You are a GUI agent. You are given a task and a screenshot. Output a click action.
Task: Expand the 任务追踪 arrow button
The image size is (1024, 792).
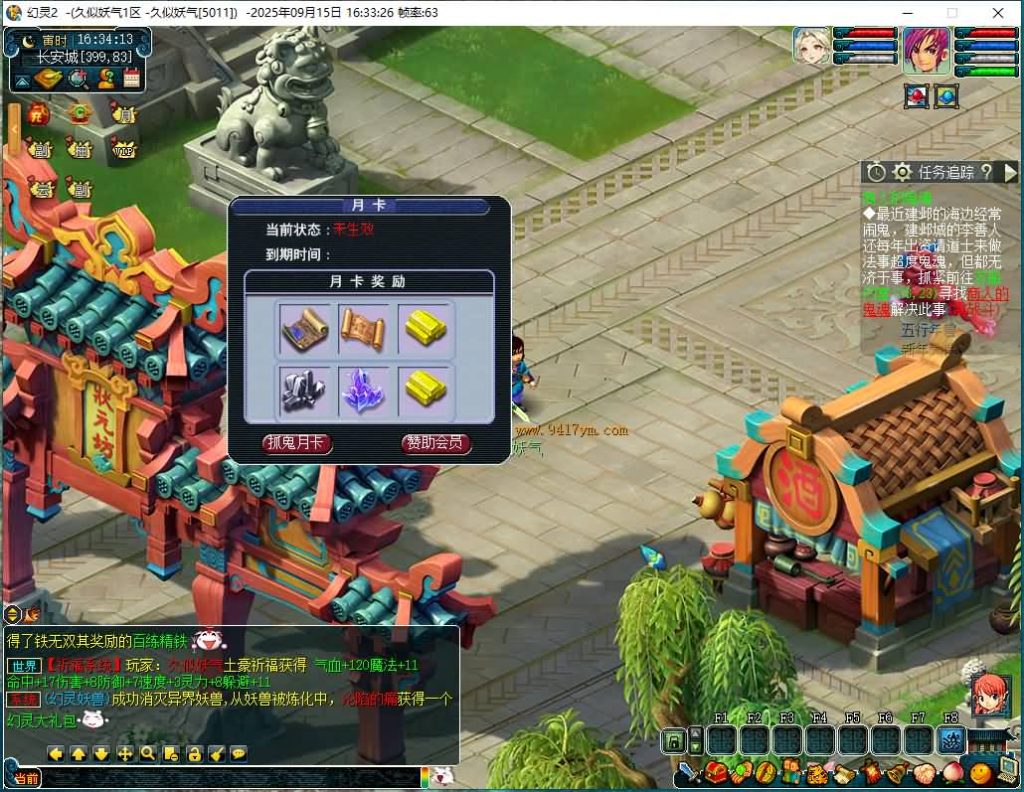pyautogui.click(x=1010, y=172)
